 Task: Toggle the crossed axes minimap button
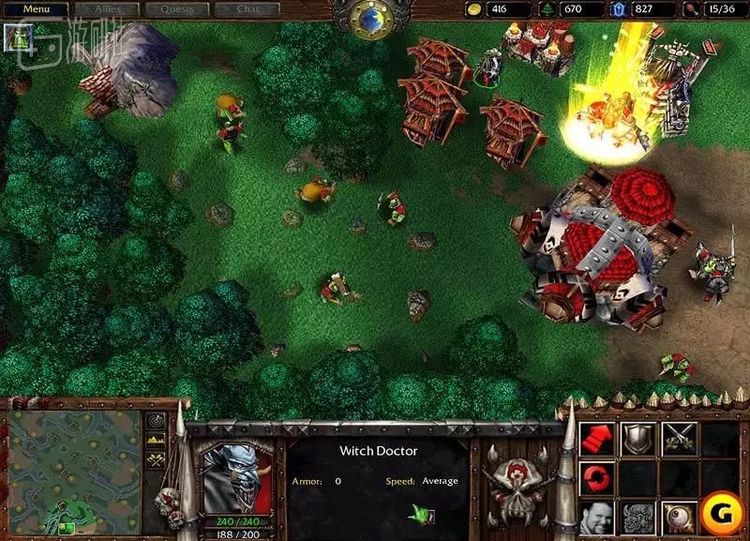coord(156,460)
